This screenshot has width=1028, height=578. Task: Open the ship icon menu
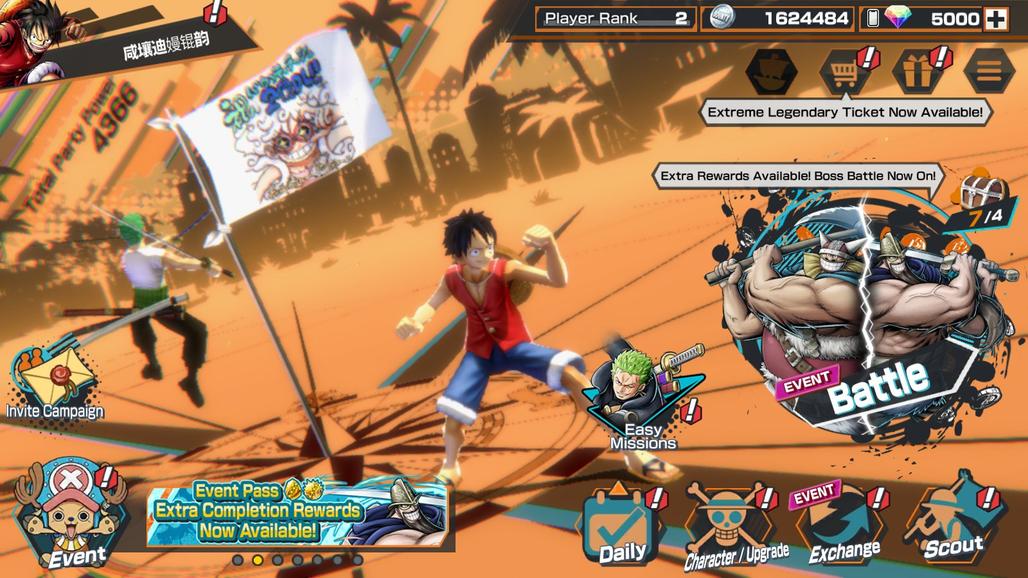click(771, 72)
